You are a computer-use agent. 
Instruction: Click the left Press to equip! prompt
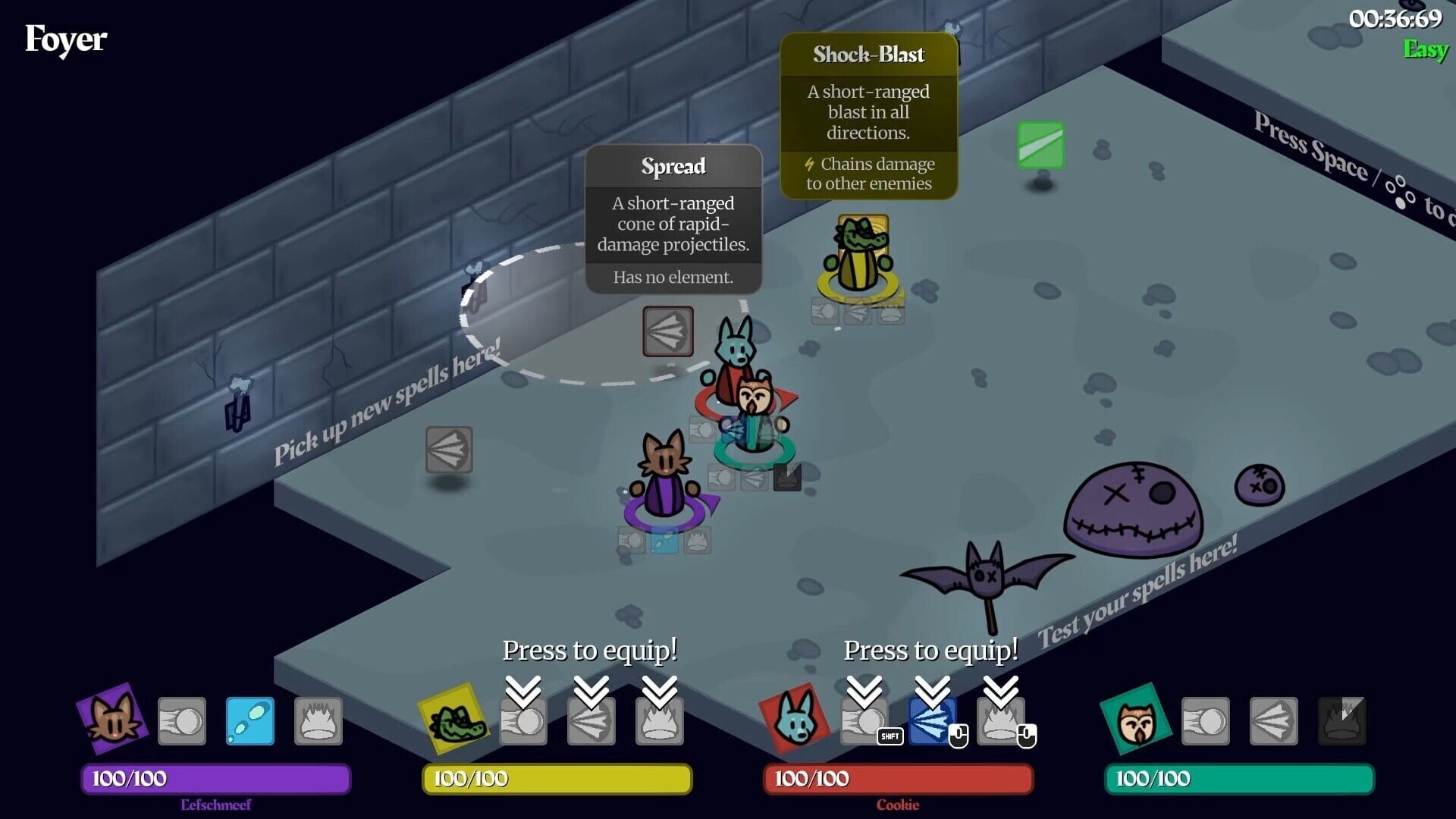click(590, 650)
